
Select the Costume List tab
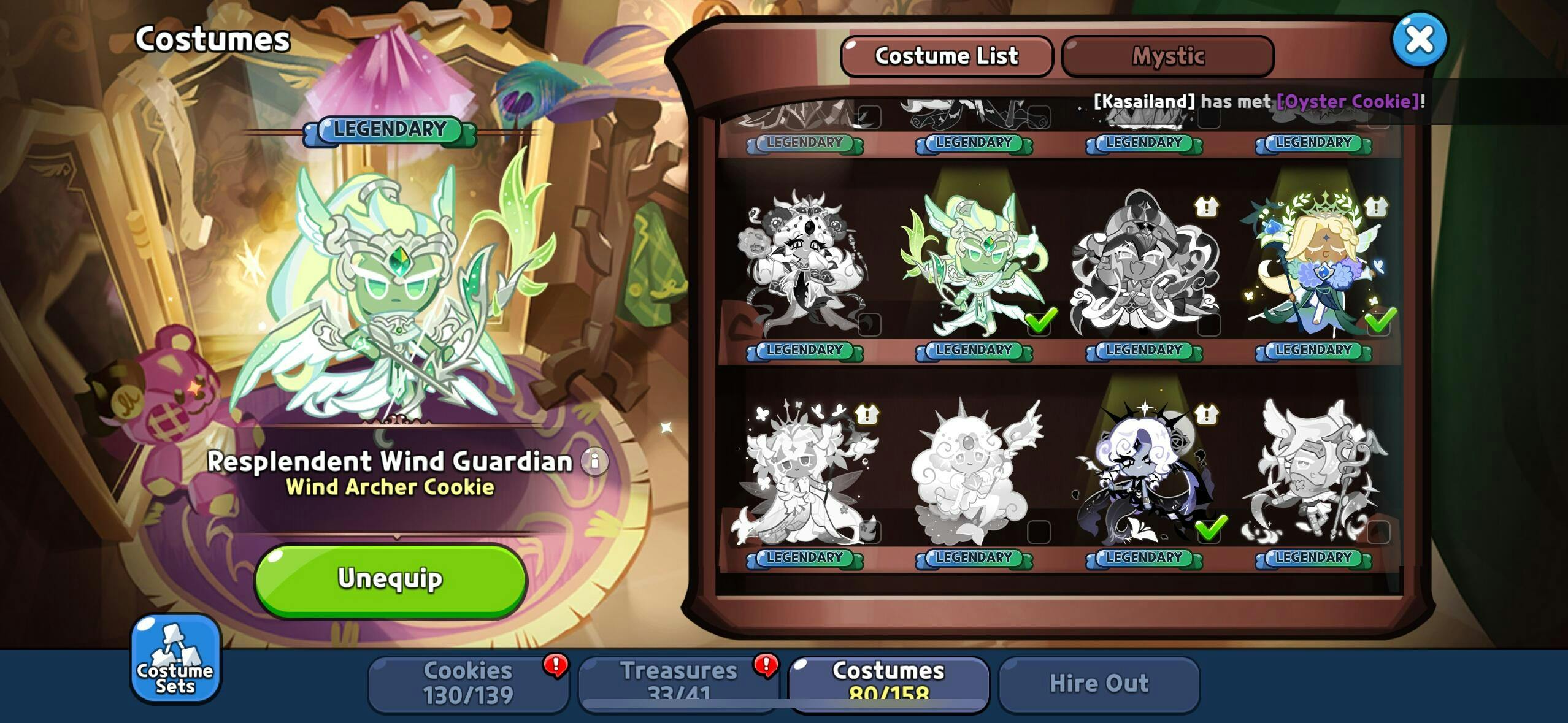tap(946, 56)
